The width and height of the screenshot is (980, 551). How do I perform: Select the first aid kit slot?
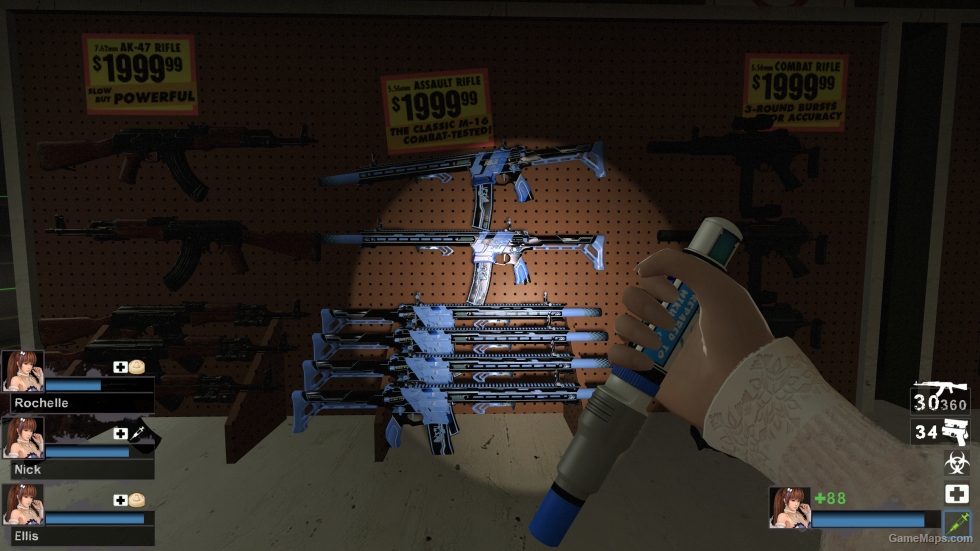956,493
